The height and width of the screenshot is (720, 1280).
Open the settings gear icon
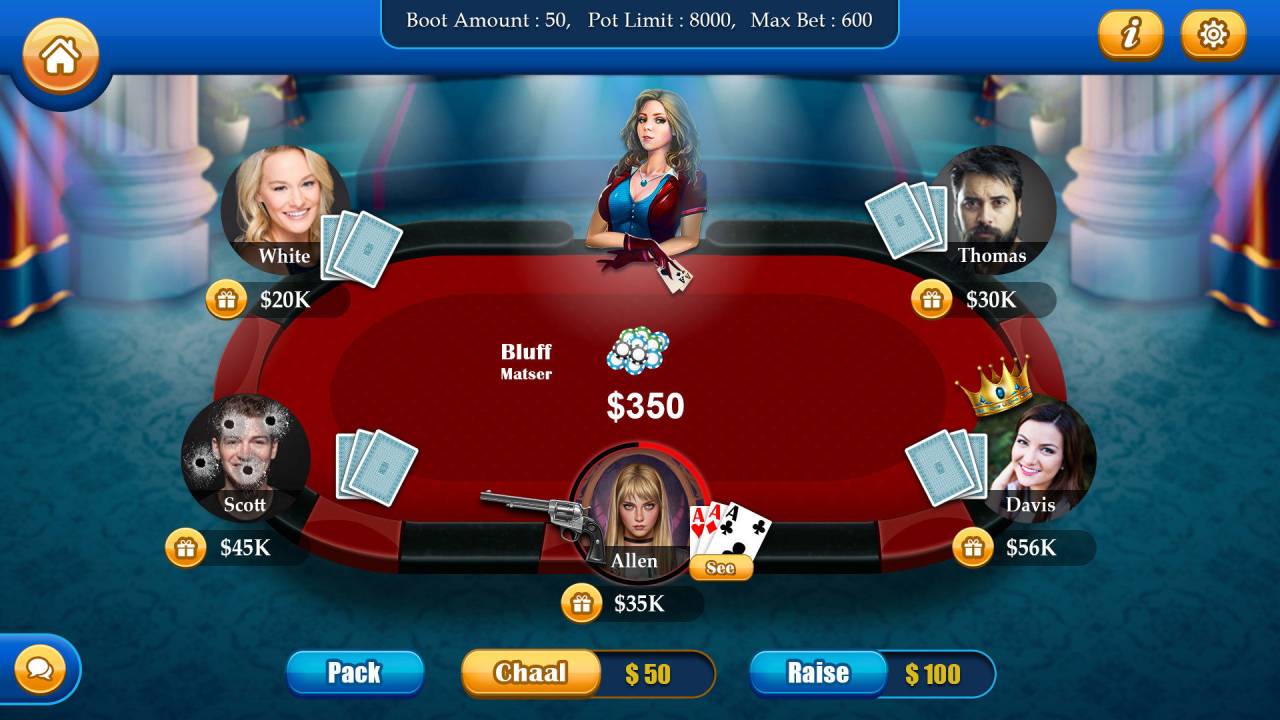(1212, 34)
